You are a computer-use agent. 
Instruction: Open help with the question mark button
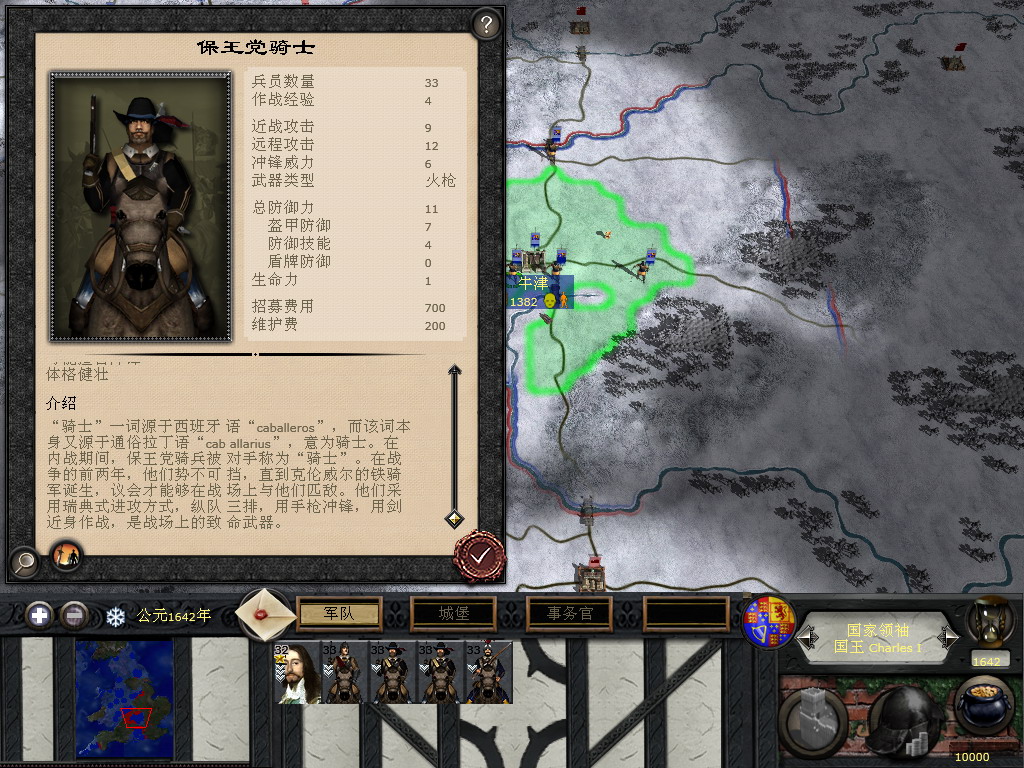pos(486,25)
